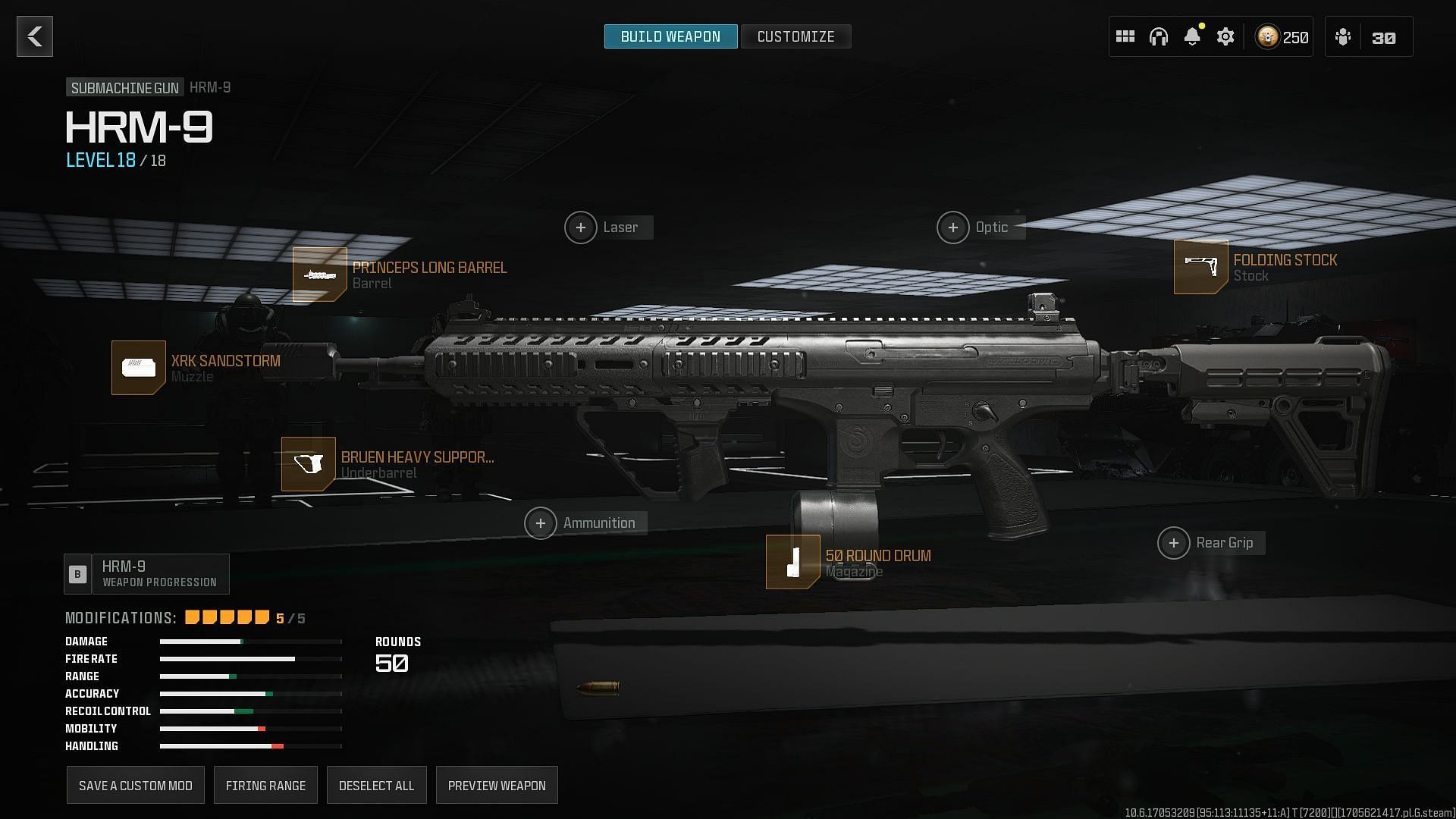Open the grid menu icon
The width and height of the screenshot is (1456, 819).
pyautogui.click(x=1125, y=36)
